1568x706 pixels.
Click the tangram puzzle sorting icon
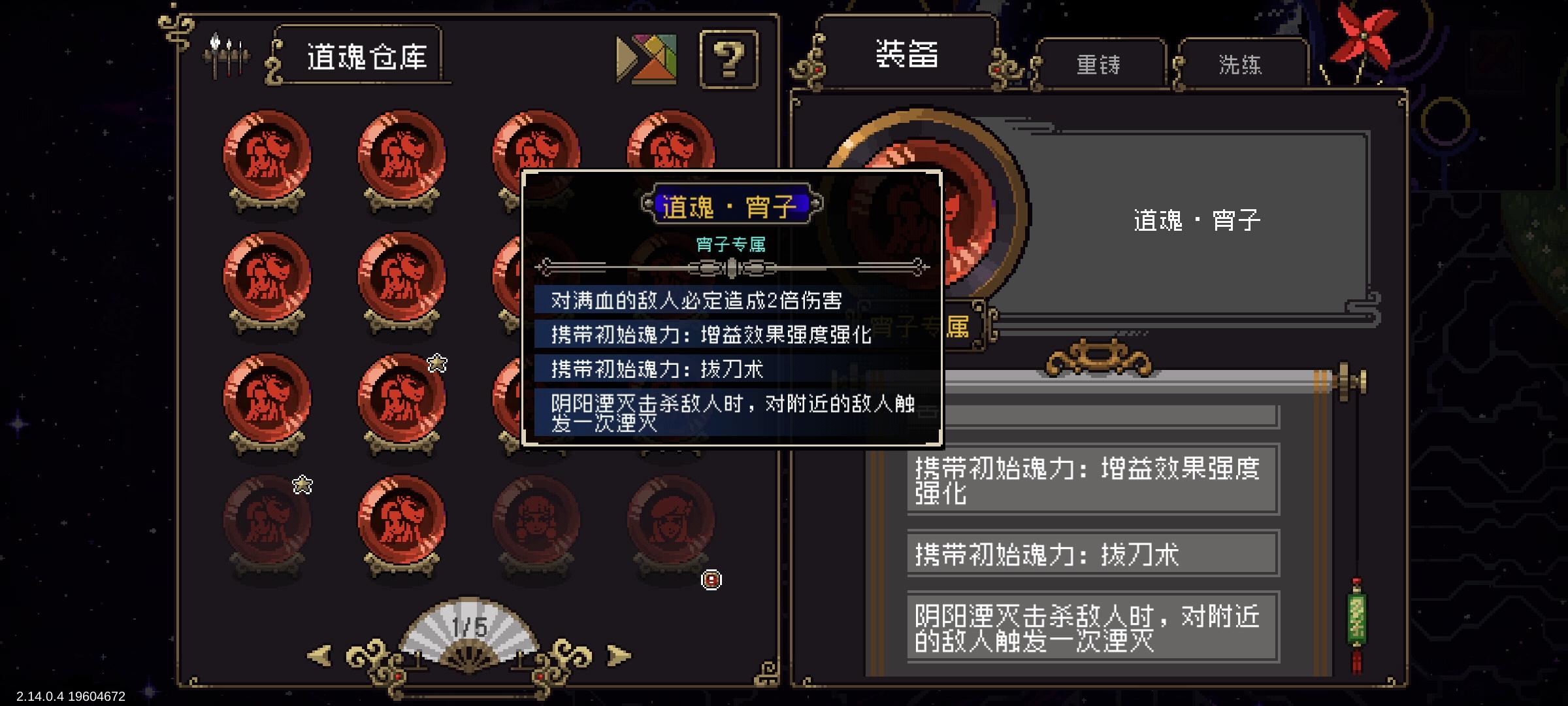(647, 60)
